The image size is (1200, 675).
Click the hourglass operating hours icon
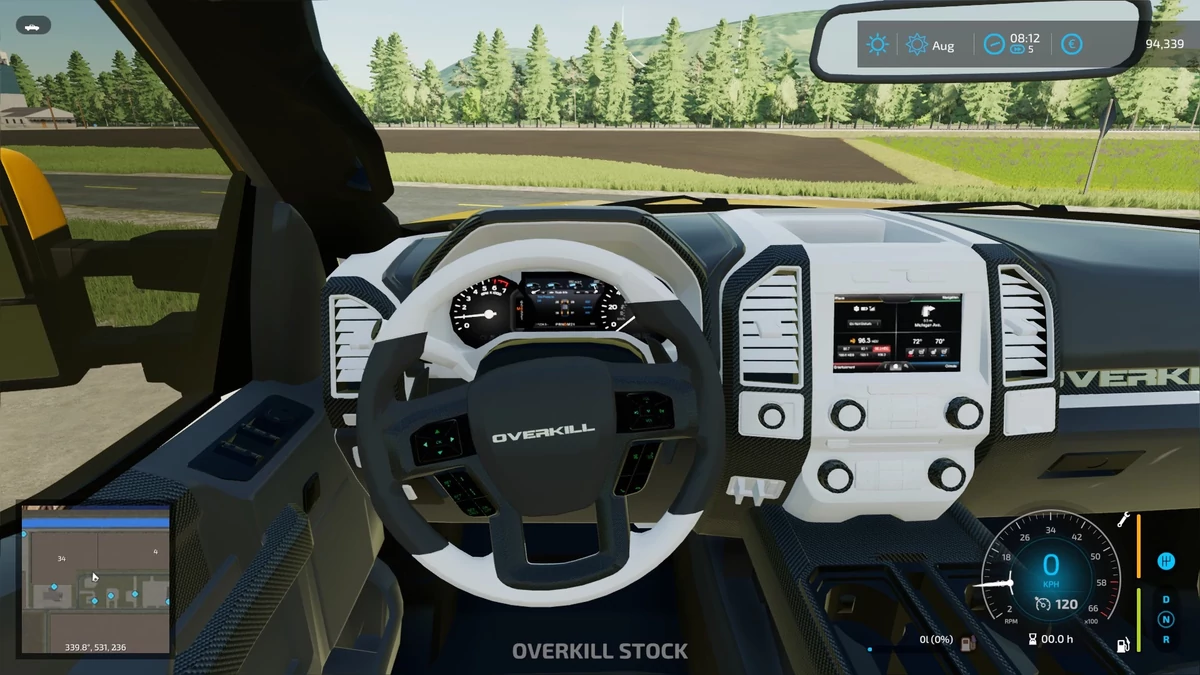(1031, 640)
